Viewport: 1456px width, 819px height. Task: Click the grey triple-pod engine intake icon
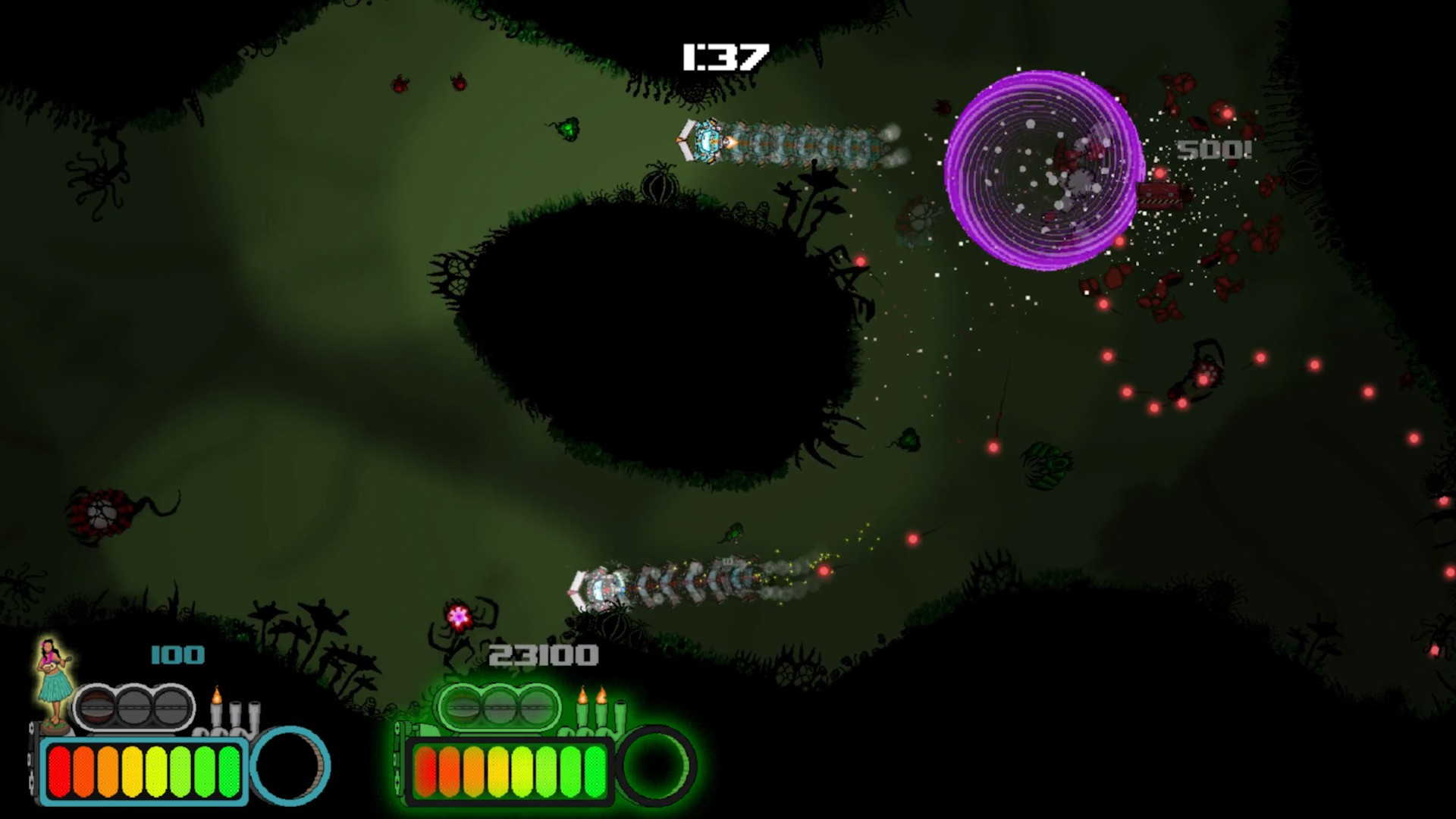(x=134, y=708)
